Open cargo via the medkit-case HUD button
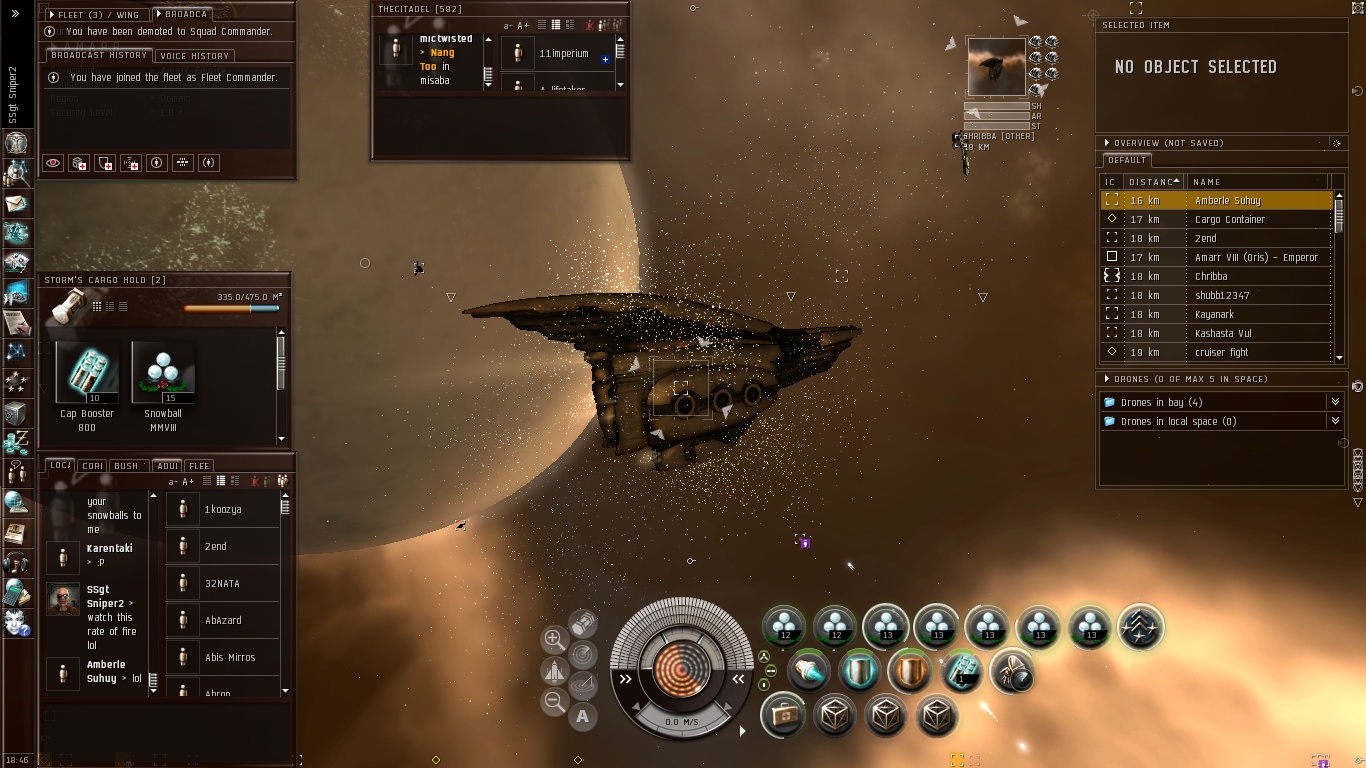The width and height of the screenshot is (1366, 768). click(x=783, y=716)
